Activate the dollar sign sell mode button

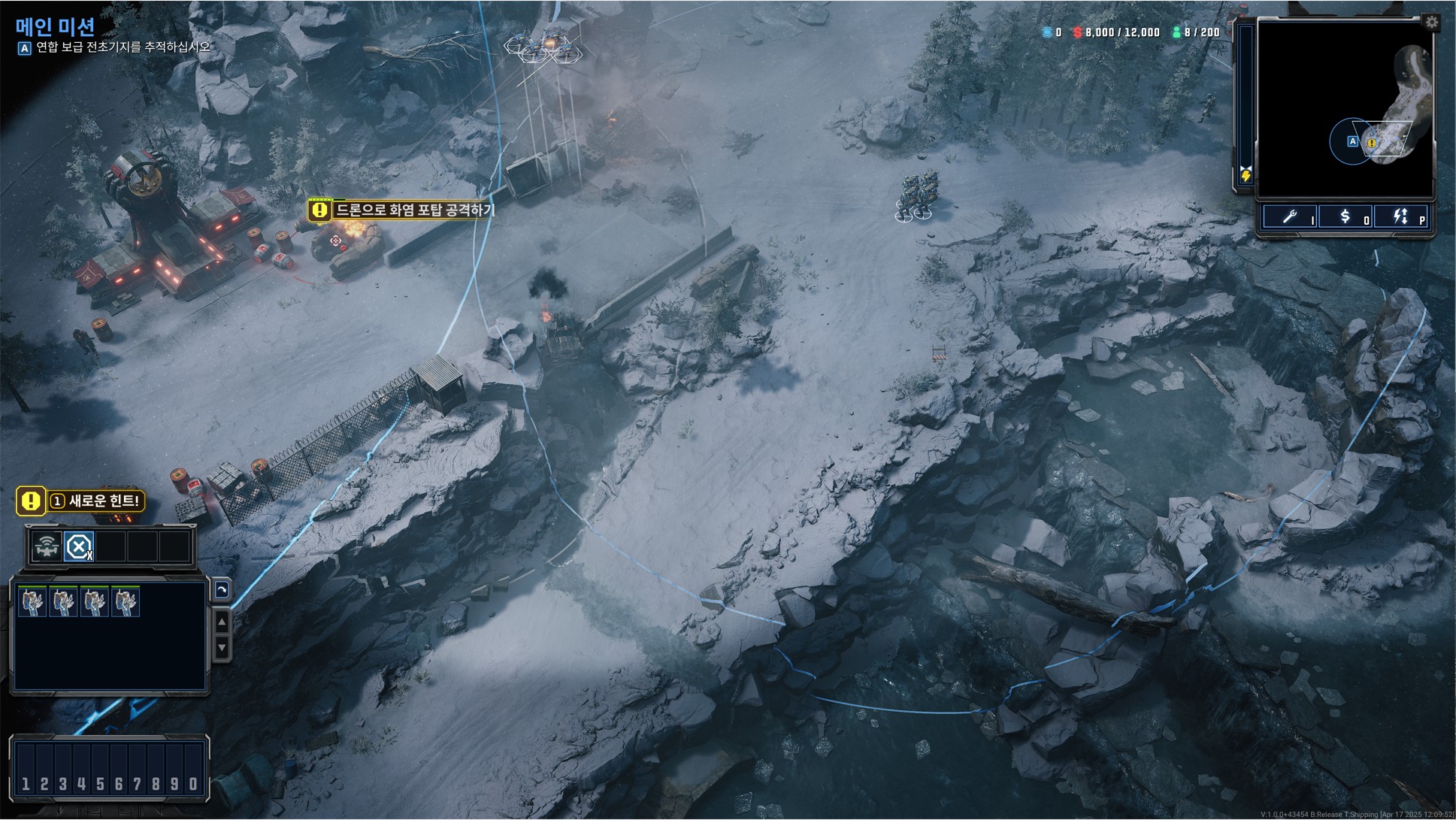click(1346, 217)
